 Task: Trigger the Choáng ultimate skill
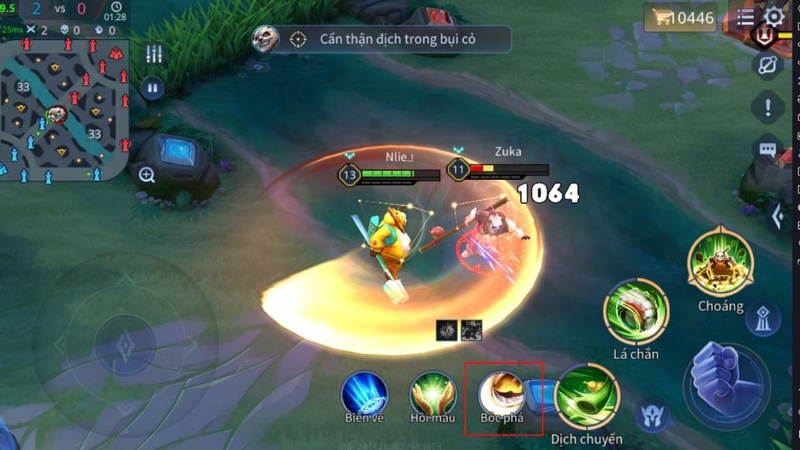point(720,262)
